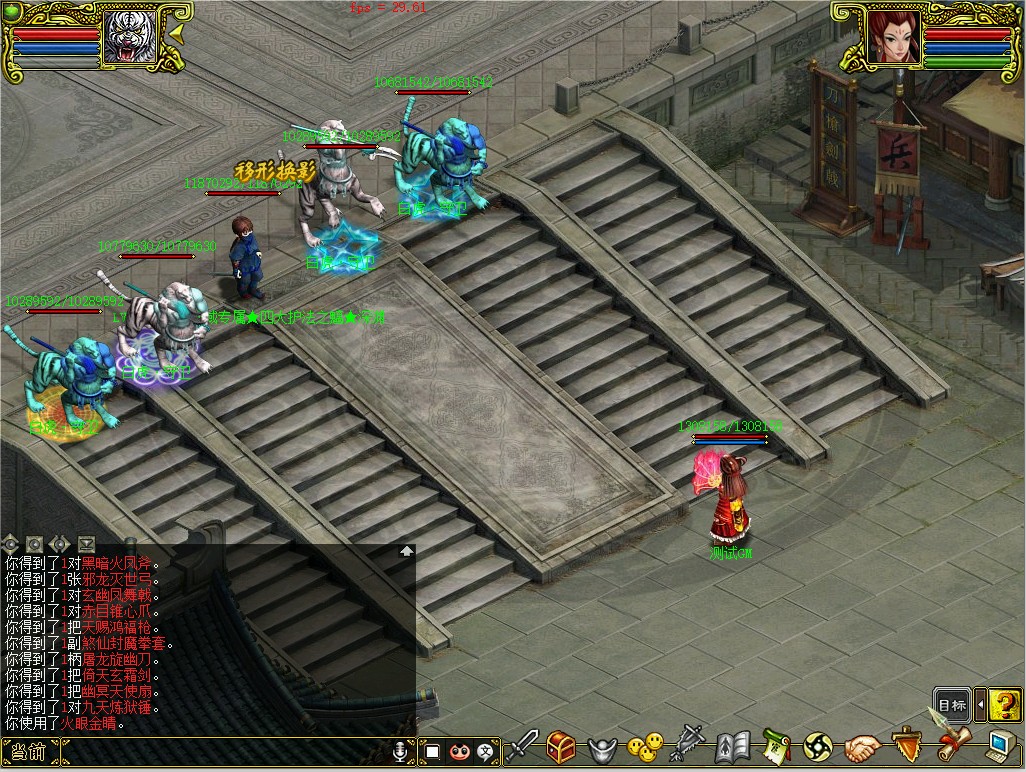
Task: Open the sword attack menu icon
Action: point(522,745)
